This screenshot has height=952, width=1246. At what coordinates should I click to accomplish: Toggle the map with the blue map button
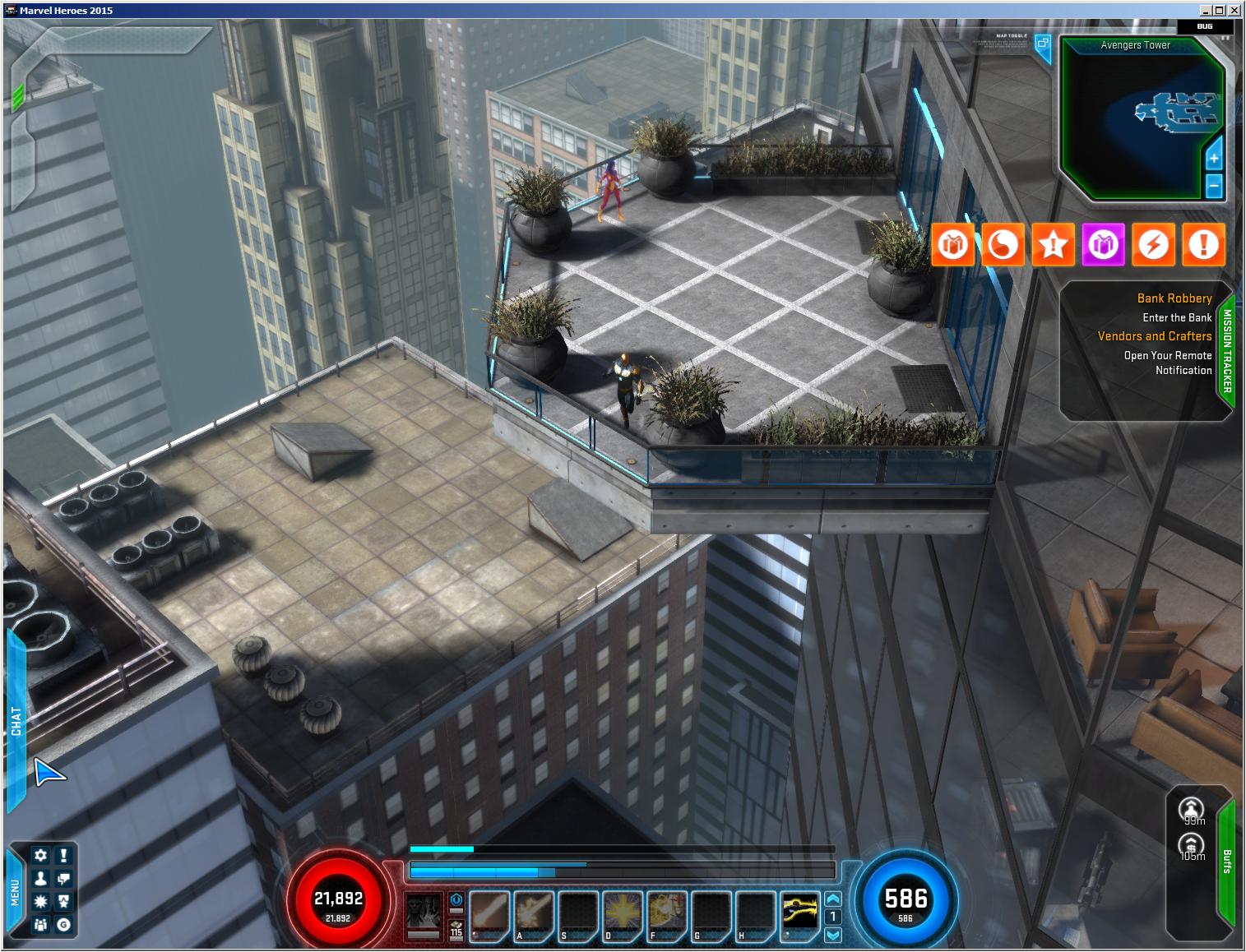point(1042,44)
